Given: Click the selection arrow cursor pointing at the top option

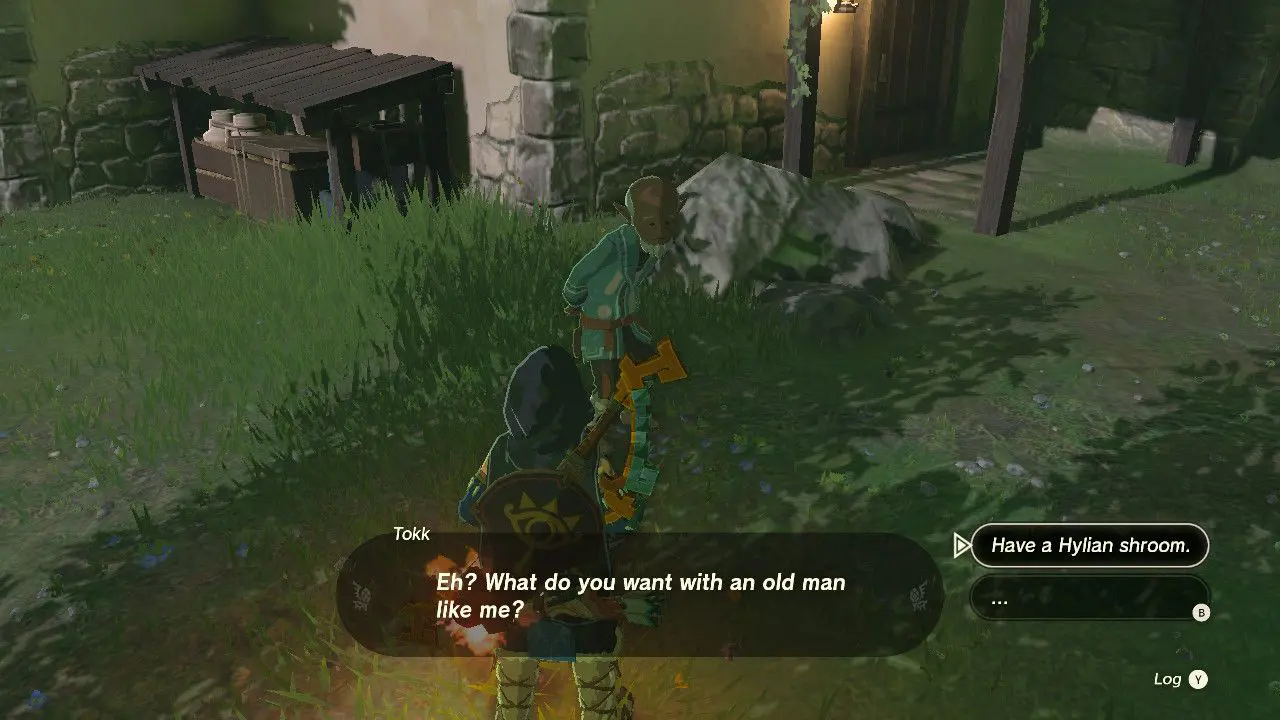Looking at the screenshot, I should pos(964,546).
